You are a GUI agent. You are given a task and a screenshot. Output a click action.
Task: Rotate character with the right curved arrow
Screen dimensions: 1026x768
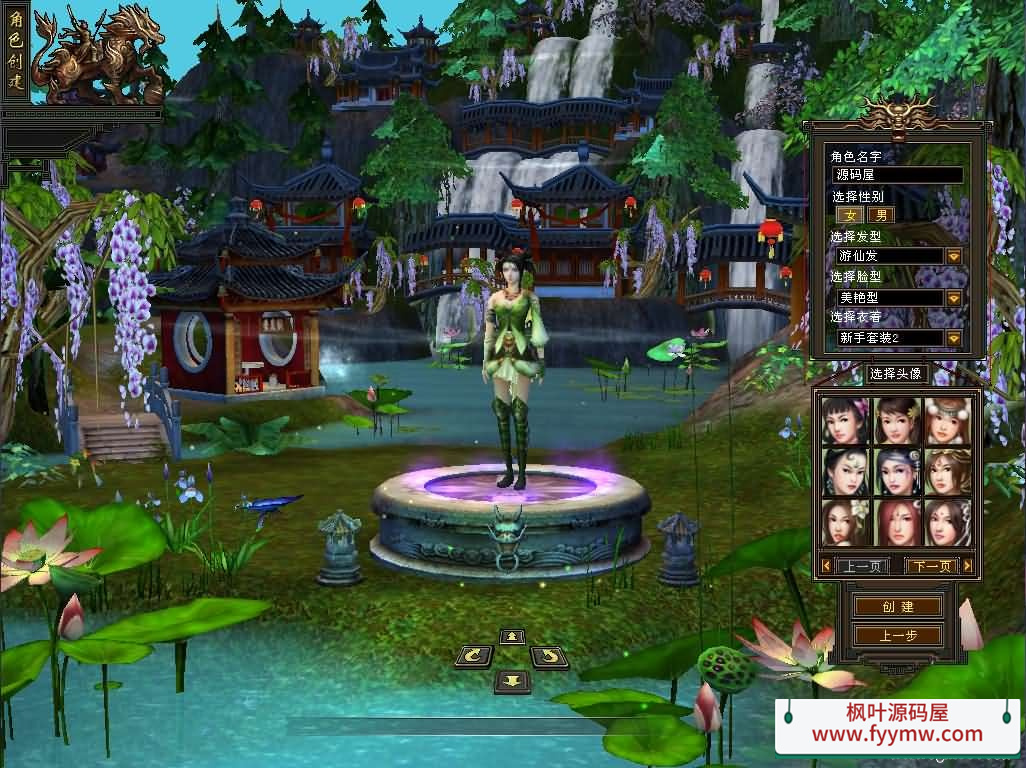click(549, 657)
